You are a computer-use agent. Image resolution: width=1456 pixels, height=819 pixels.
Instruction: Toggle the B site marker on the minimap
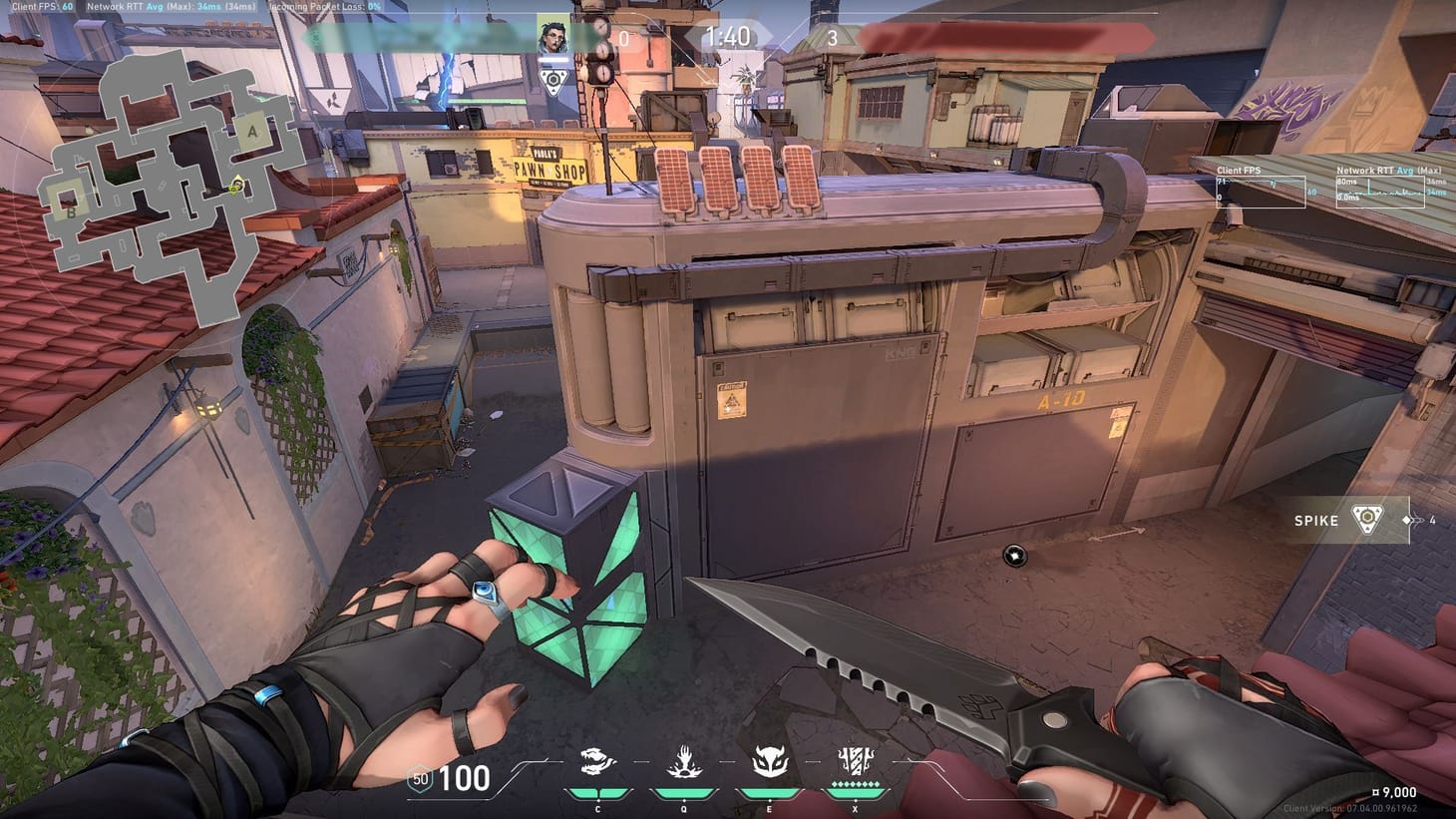(71, 211)
